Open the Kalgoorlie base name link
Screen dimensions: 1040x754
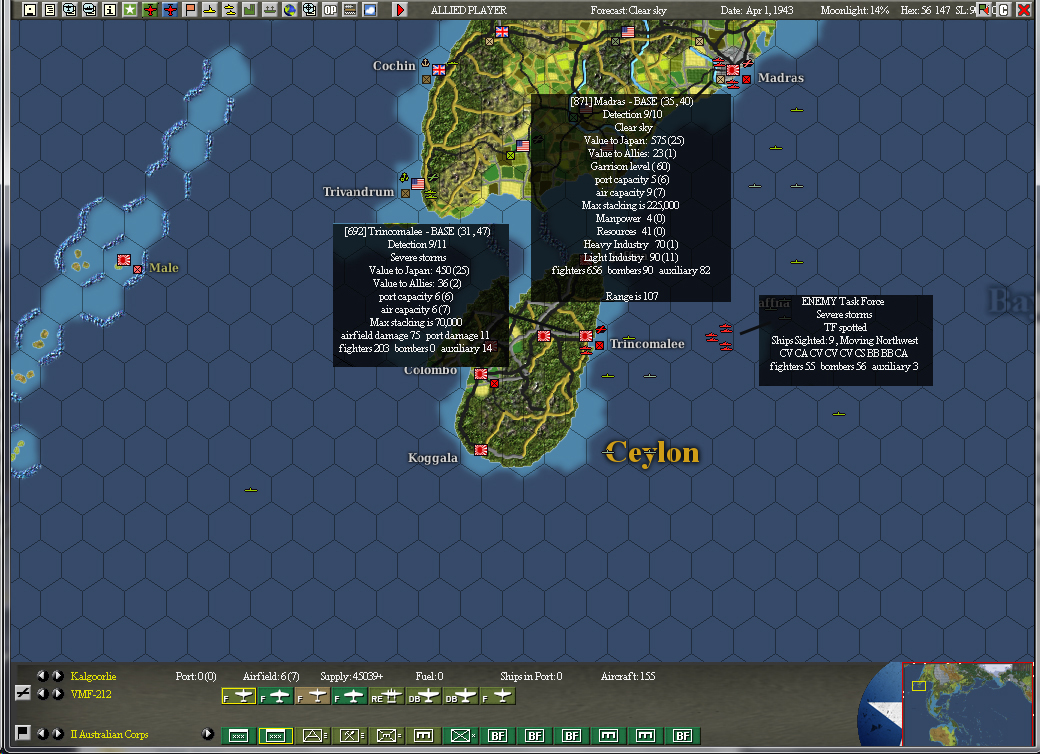pyautogui.click(x=93, y=677)
